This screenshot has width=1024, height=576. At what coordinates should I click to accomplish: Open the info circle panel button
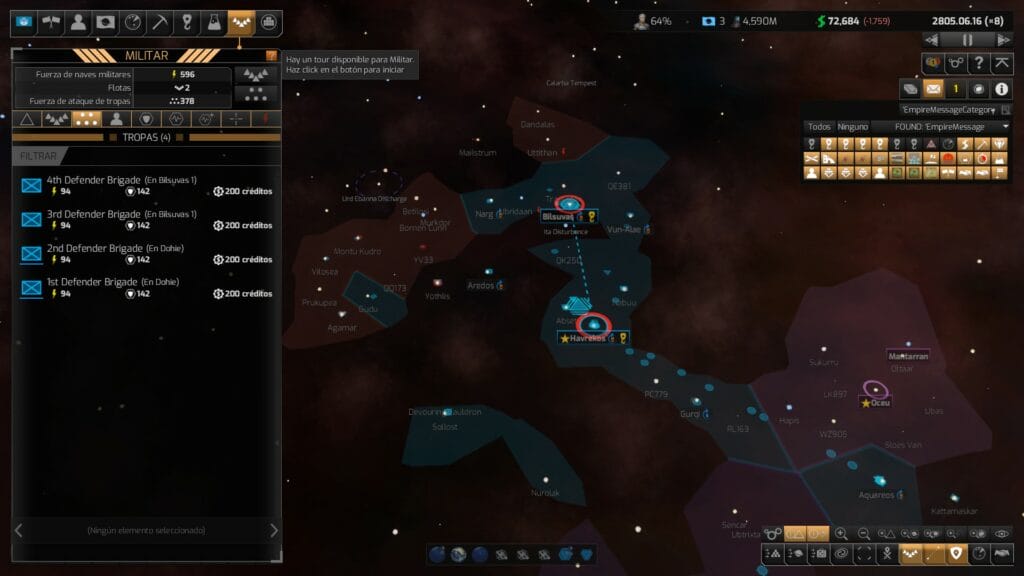tap(1001, 89)
